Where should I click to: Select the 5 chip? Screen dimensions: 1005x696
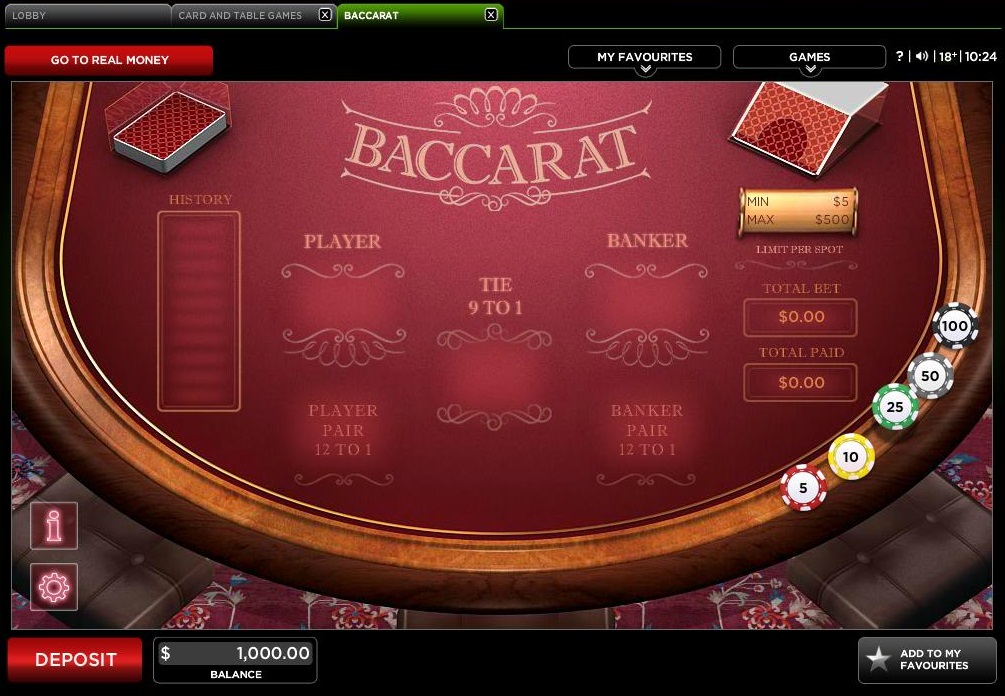tap(803, 488)
